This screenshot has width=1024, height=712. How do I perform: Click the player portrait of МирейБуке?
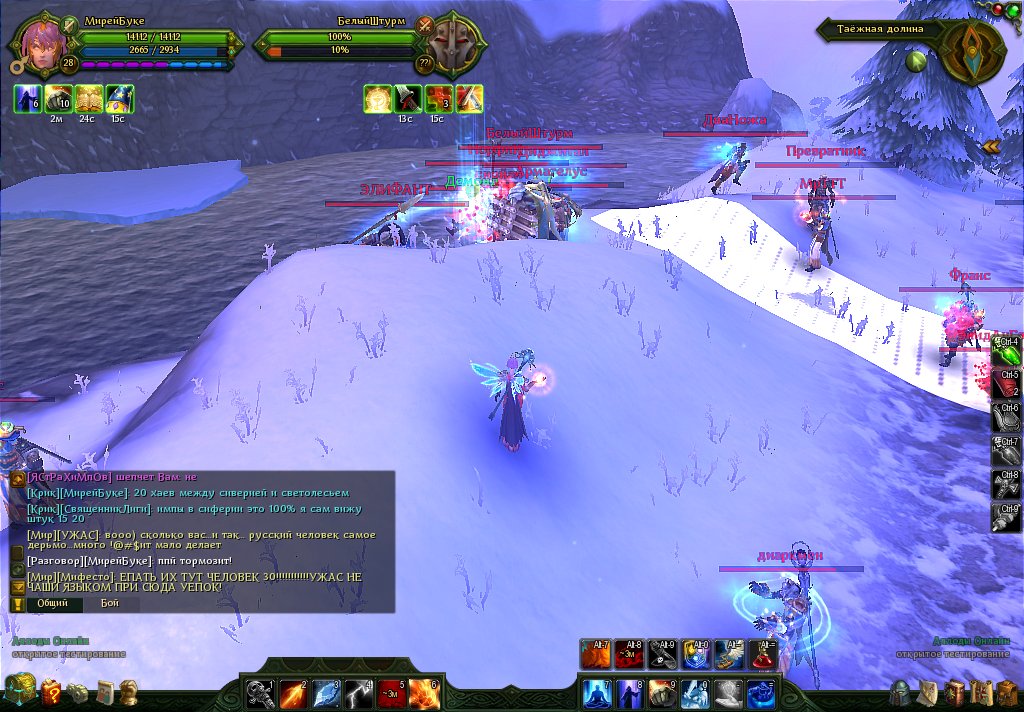click(x=41, y=43)
